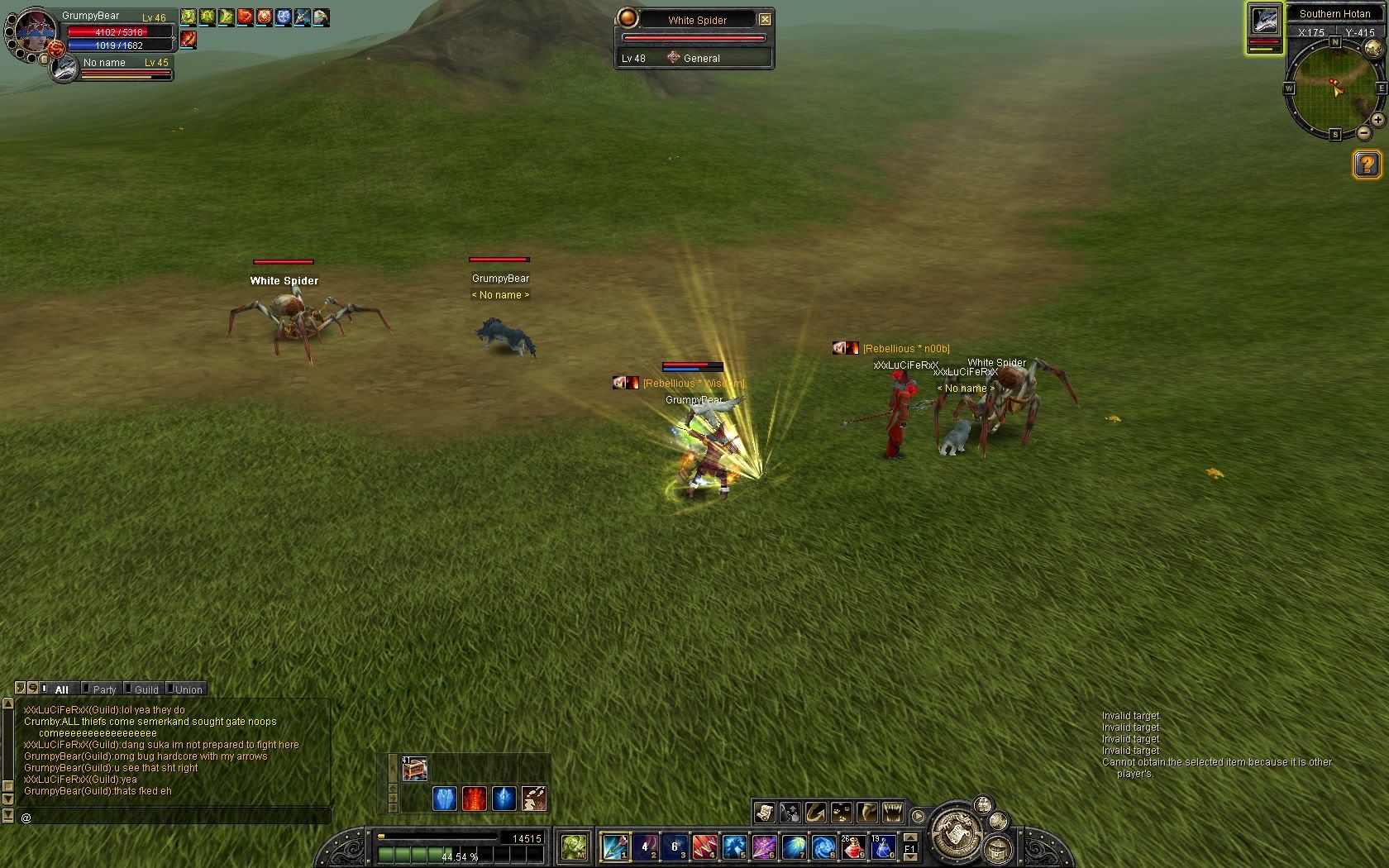This screenshot has height=868, width=1389.
Task: Click the green M monster icon on hotbar
Action: click(x=574, y=847)
